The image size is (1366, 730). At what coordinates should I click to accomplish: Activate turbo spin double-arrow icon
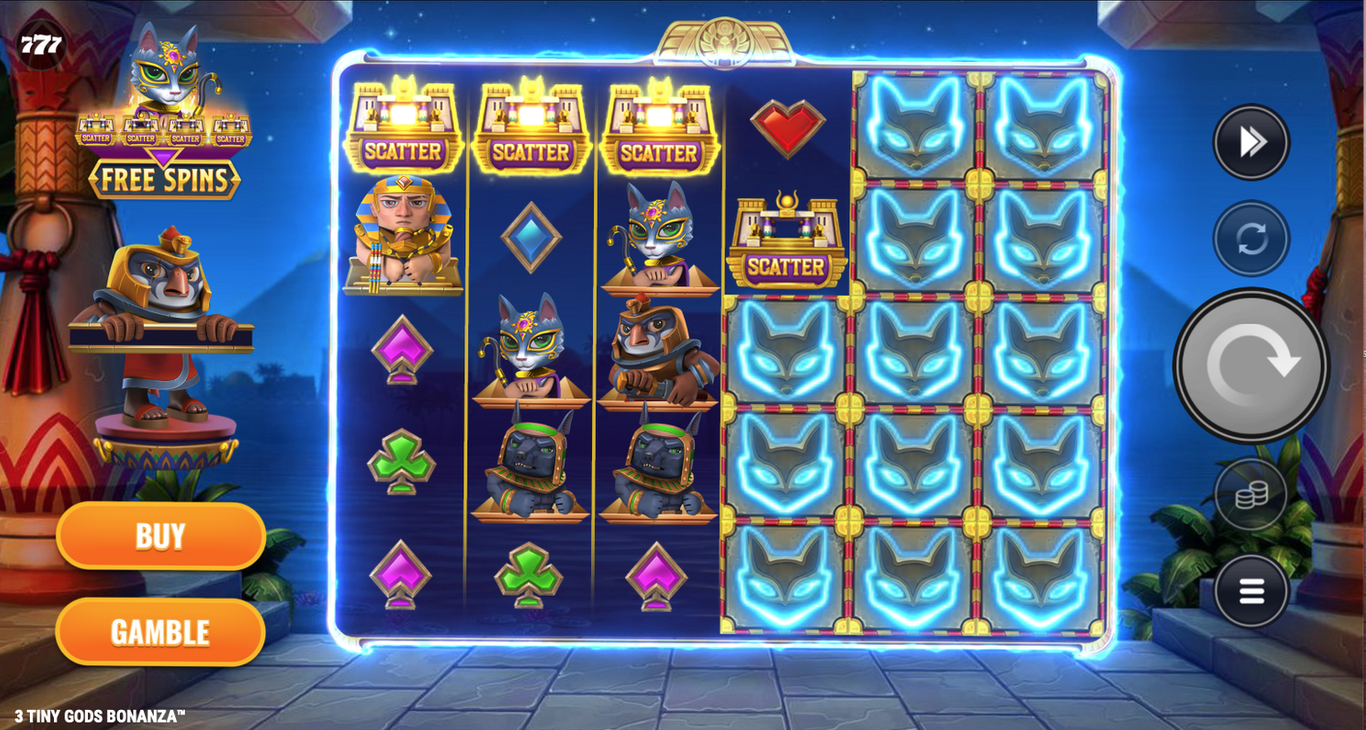(1250, 141)
